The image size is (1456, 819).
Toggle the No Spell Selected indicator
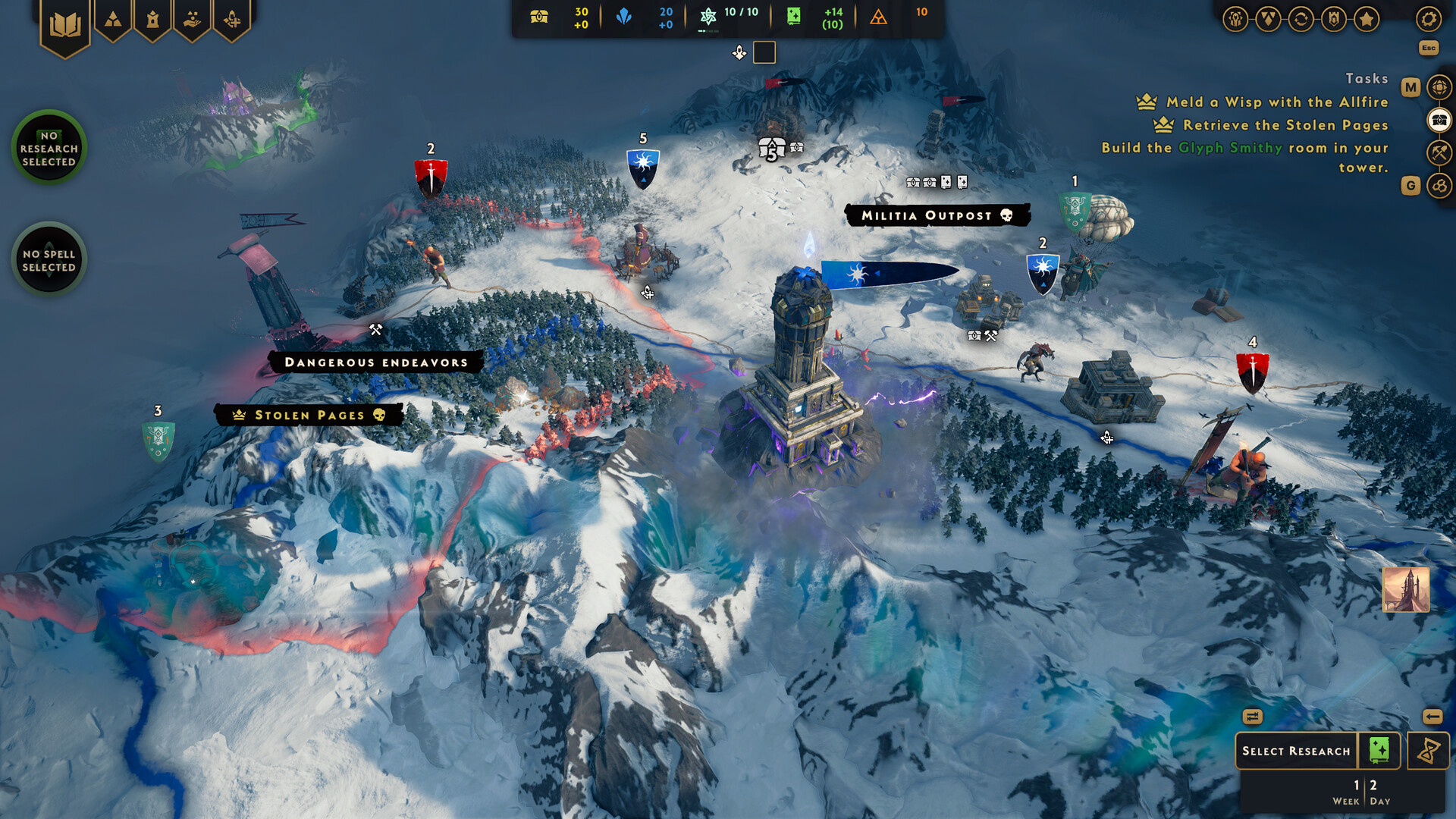coord(49,259)
